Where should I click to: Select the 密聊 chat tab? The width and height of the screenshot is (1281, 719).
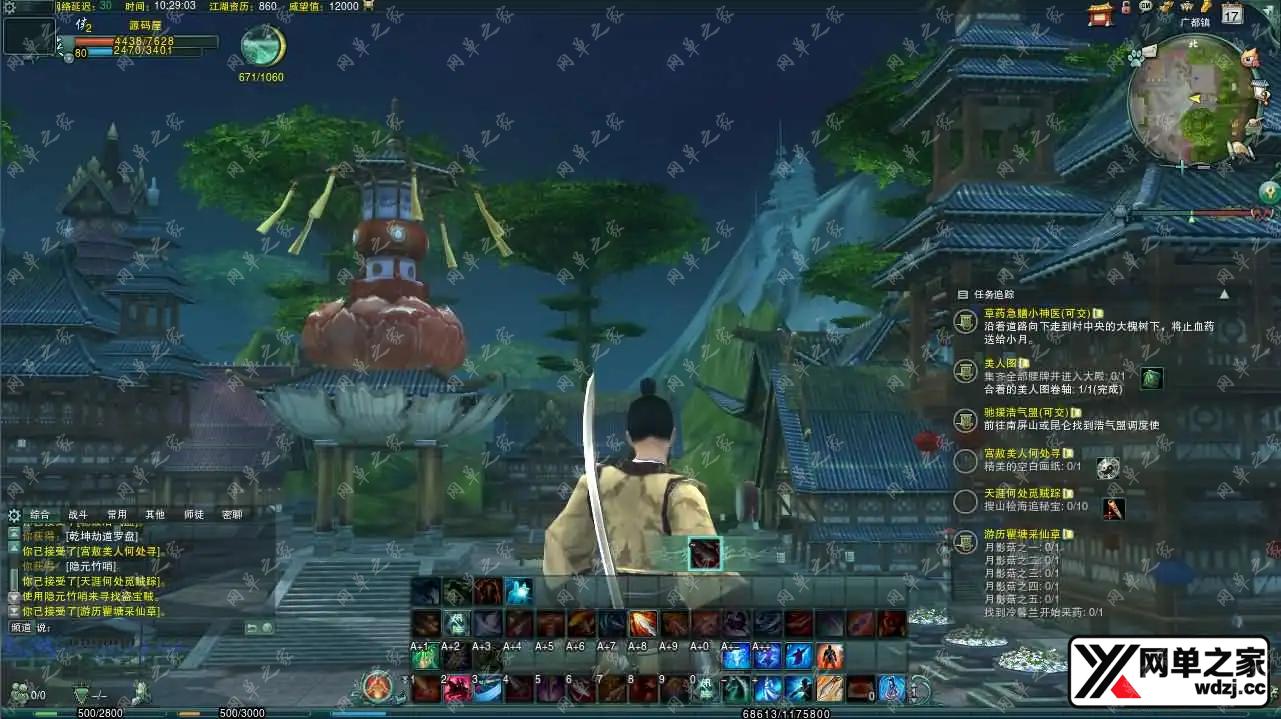[x=232, y=515]
